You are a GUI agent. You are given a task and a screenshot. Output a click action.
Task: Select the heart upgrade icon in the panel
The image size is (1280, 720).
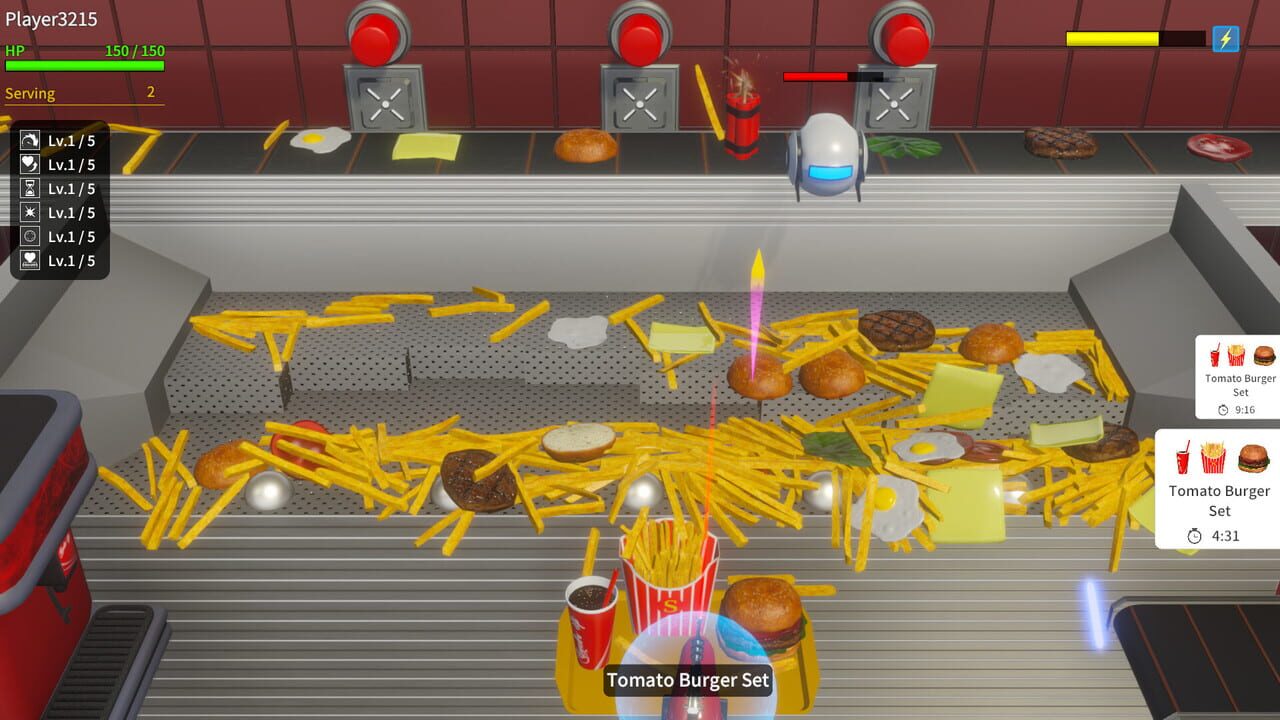click(28, 164)
